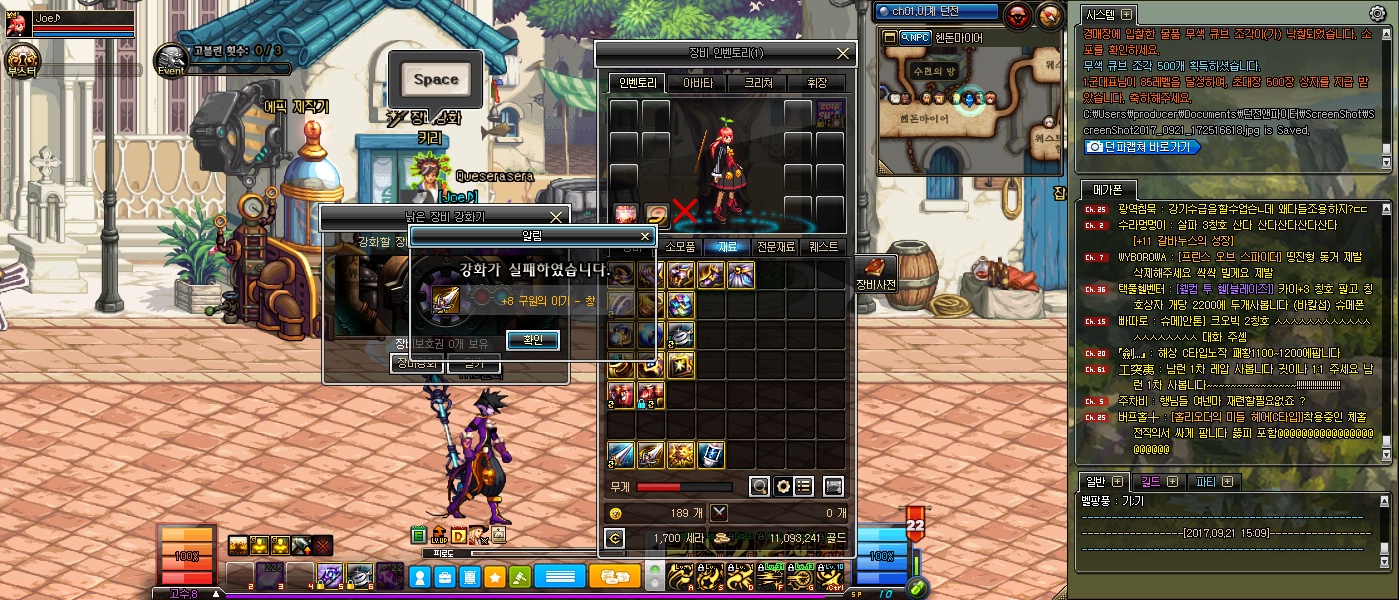Click the green auction gavel button
Screen dimensions: 1399x600
point(520,577)
